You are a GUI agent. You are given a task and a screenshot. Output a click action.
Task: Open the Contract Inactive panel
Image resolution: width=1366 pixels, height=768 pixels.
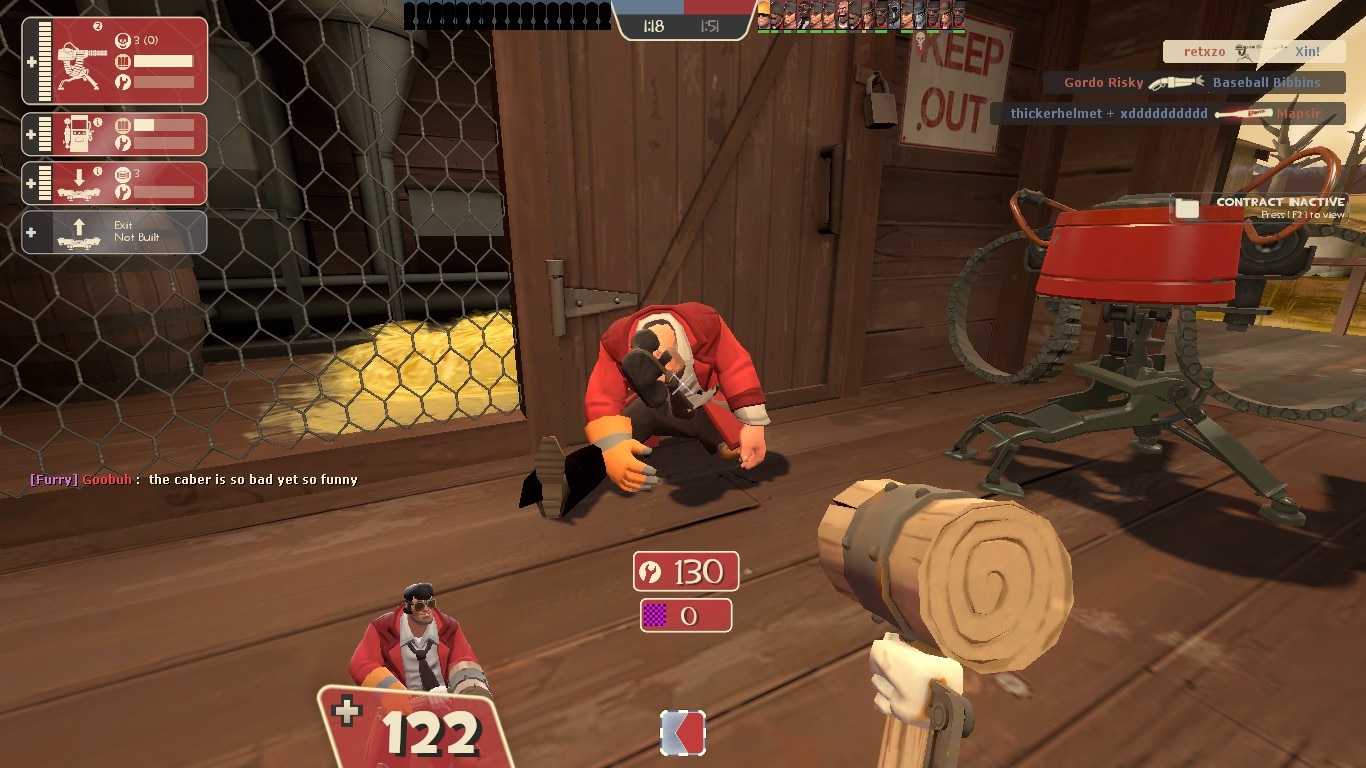[1259, 208]
